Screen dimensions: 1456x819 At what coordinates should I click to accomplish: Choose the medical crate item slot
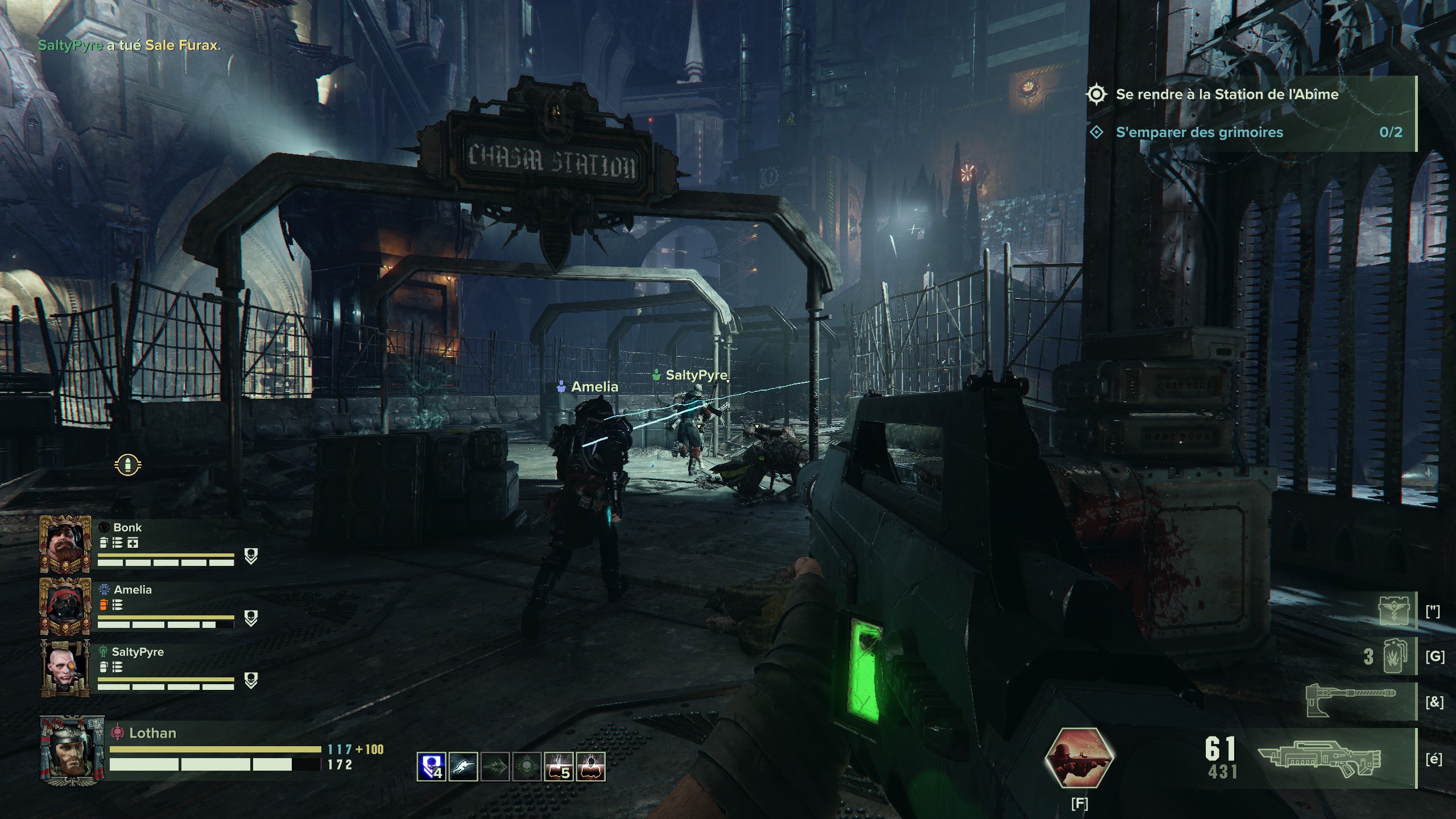click(1395, 611)
